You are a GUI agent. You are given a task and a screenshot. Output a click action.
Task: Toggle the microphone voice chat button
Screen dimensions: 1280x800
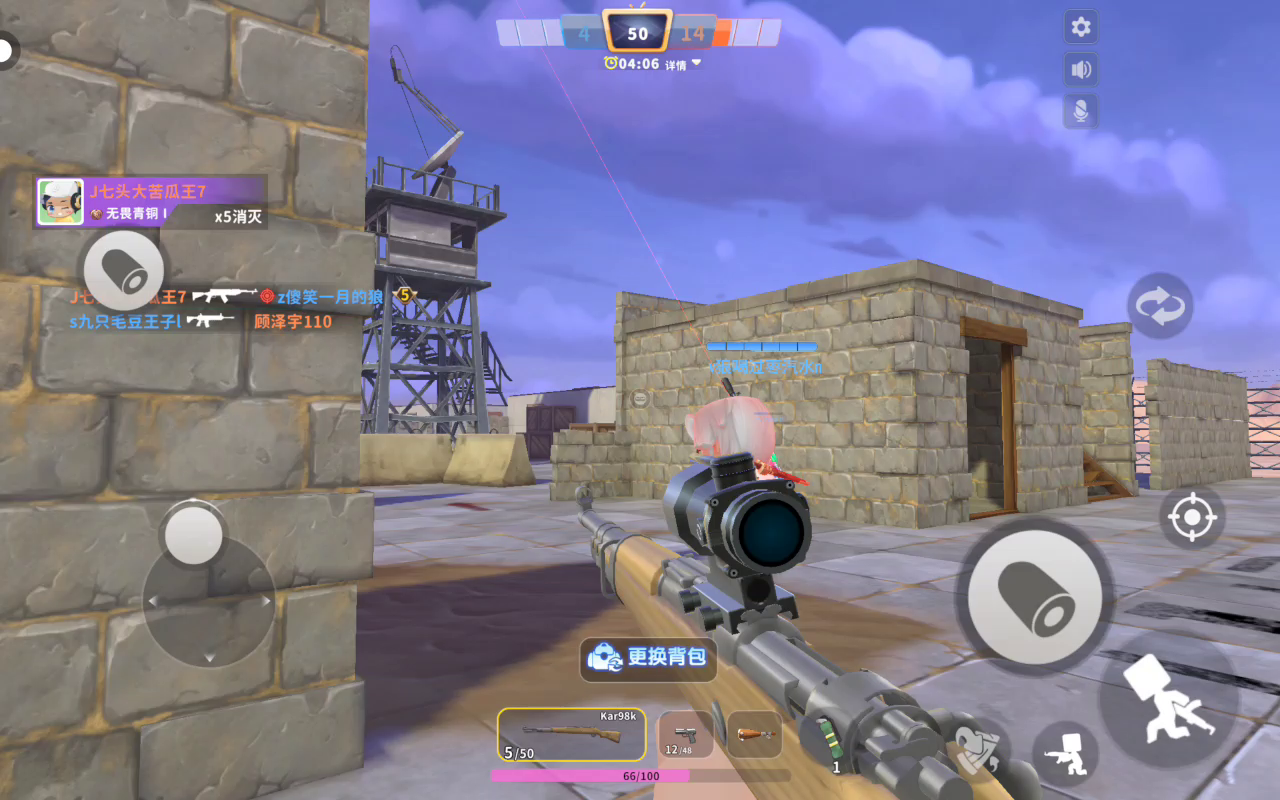[1081, 112]
